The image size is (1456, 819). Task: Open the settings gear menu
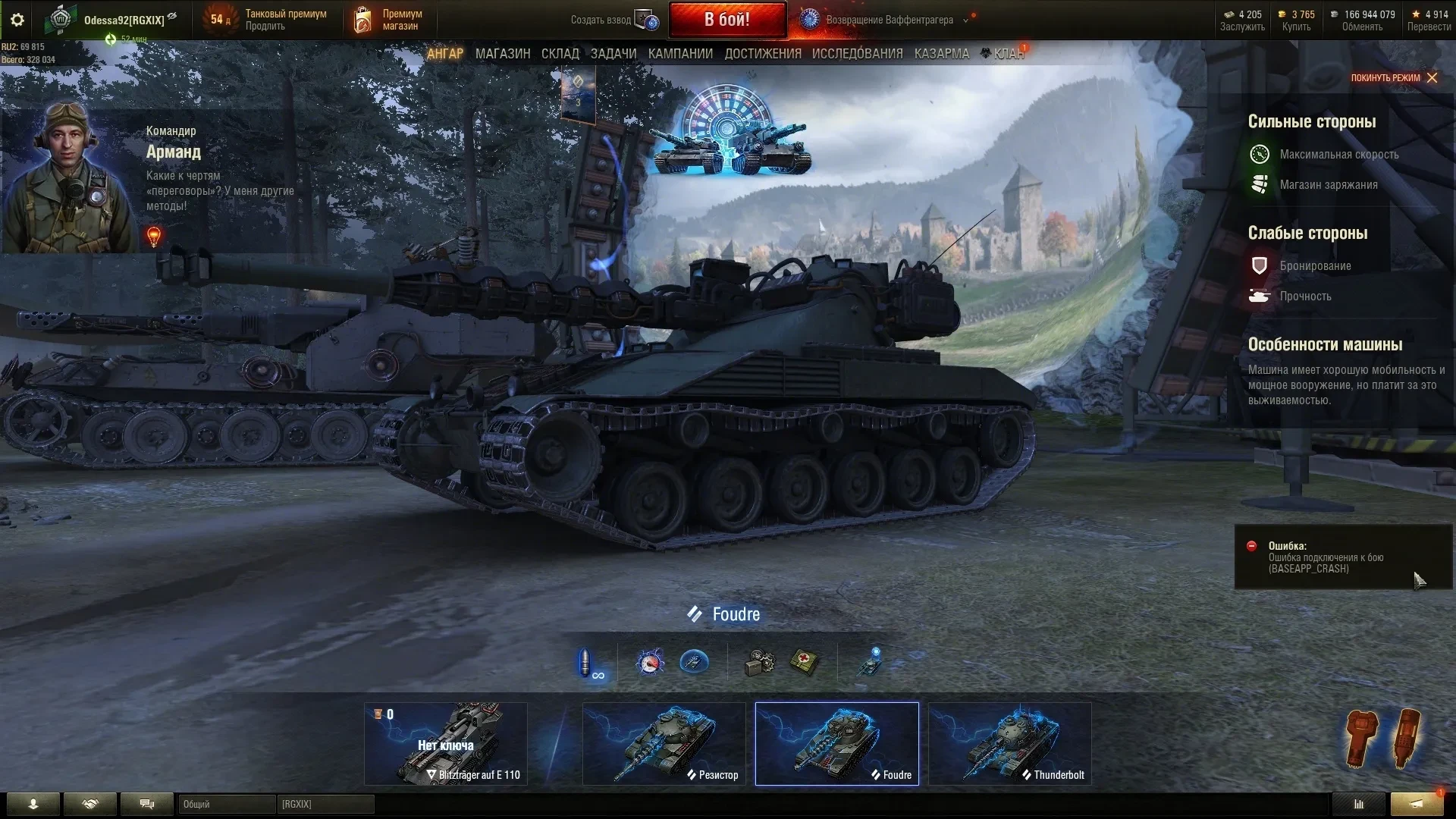17,20
